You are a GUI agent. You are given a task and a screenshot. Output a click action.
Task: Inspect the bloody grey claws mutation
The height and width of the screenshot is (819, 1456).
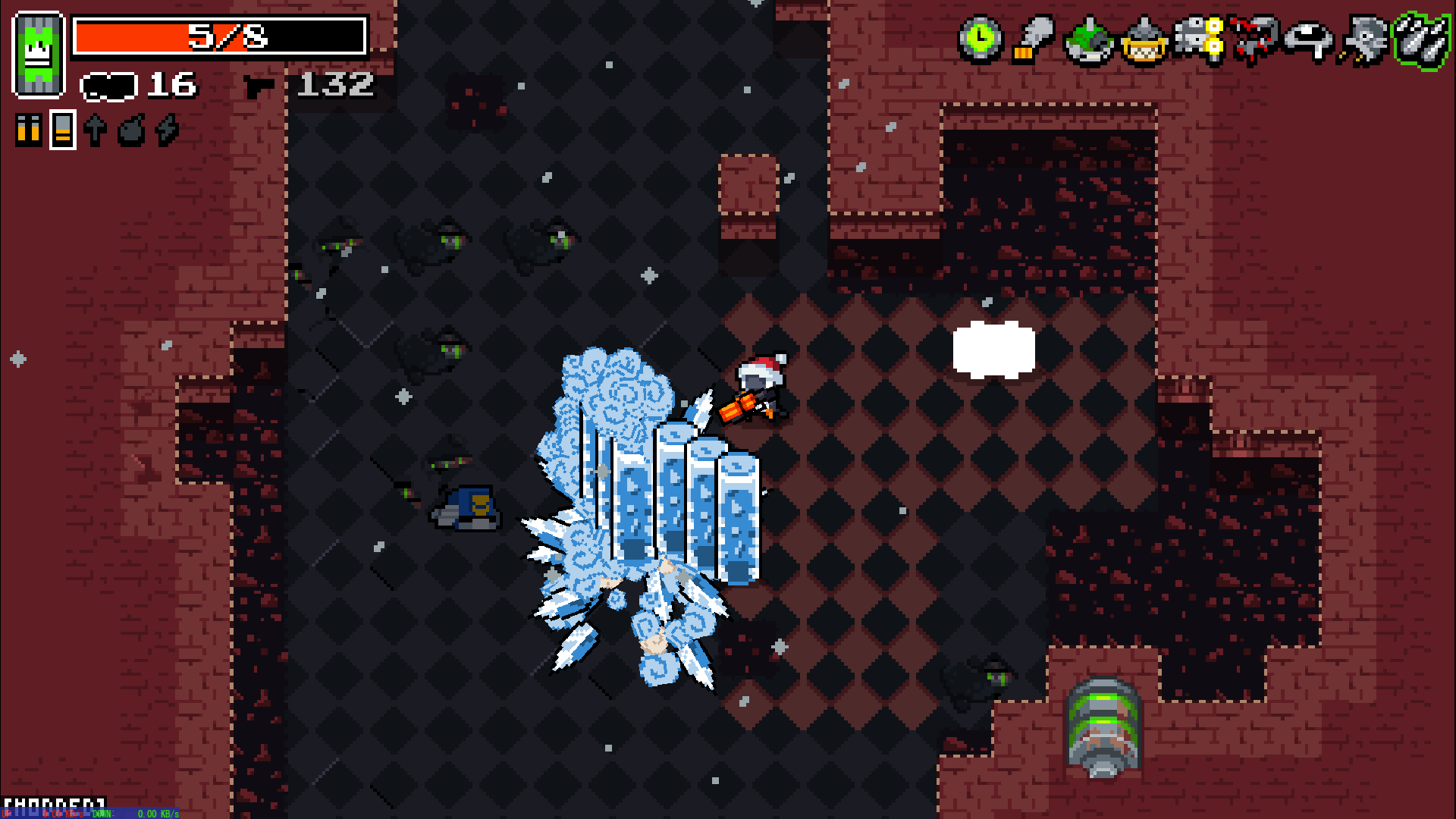(x=1254, y=39)
